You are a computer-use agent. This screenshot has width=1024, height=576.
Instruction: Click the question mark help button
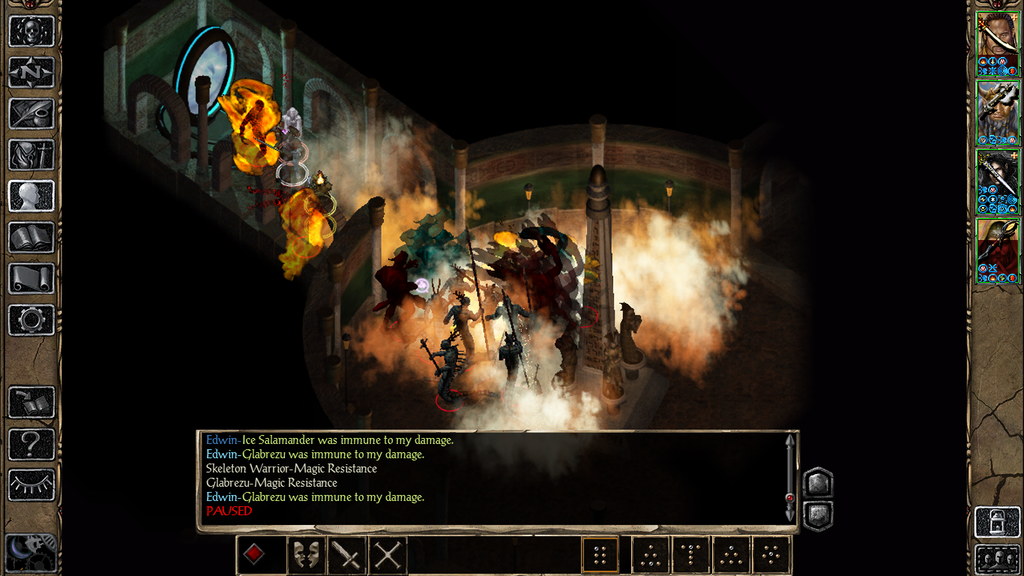[31, 443]
